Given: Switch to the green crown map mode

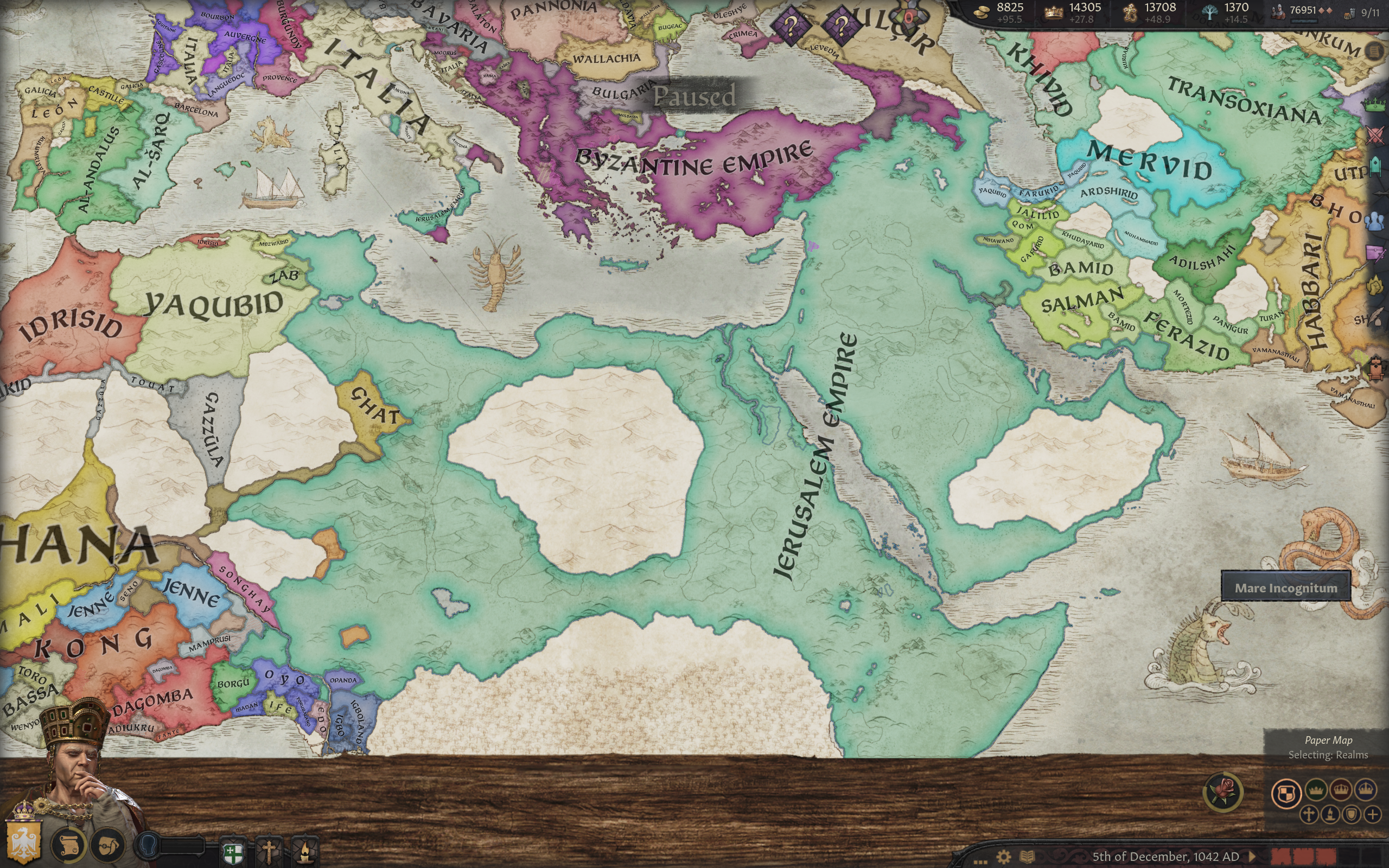Looking at the screenshot, I should (1316, 790).
